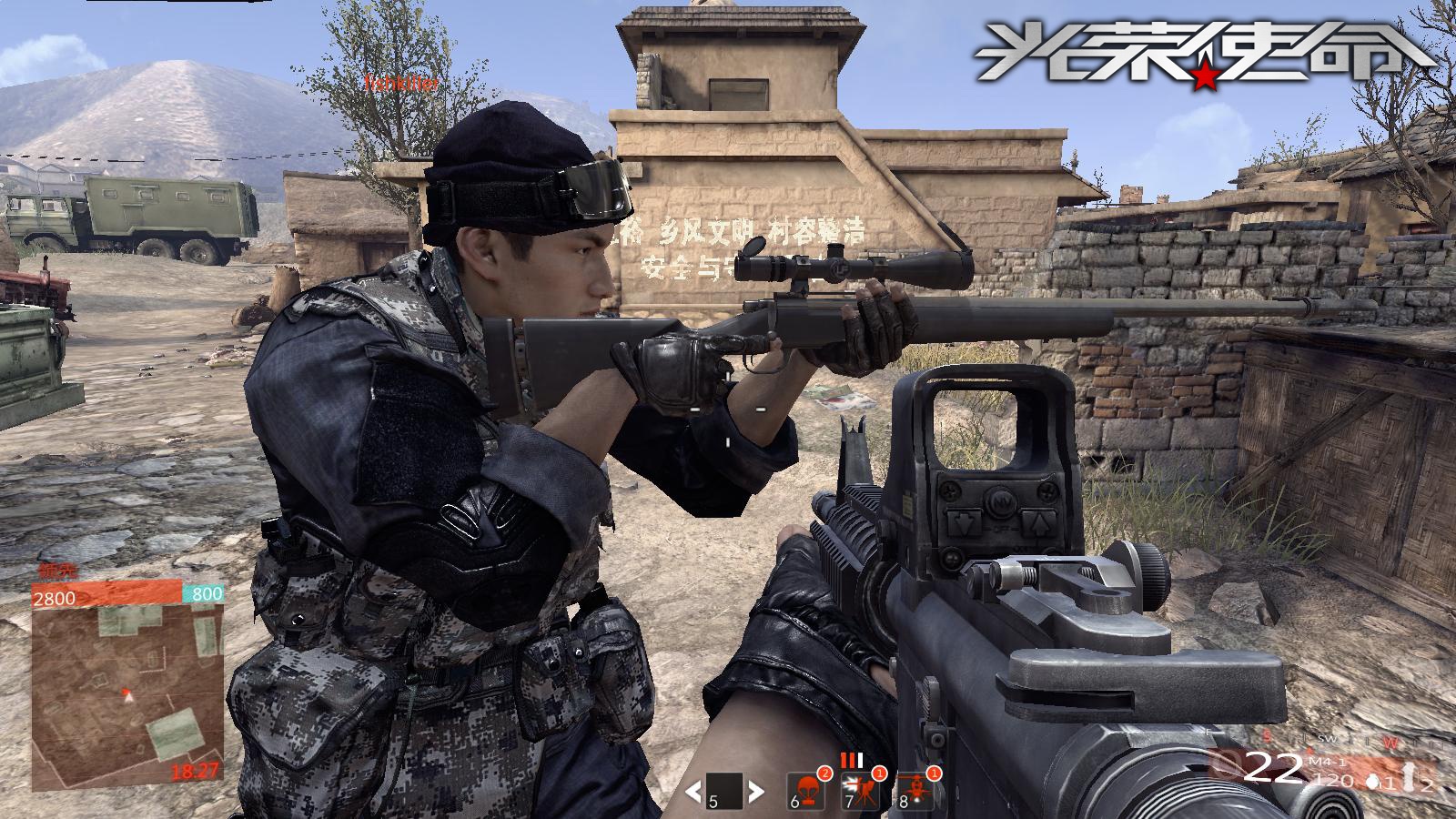Select the empty black slot numbered 5
The width and height of the screenshot is (1456, 819).
pyautogui.click(x=724, y=791)
